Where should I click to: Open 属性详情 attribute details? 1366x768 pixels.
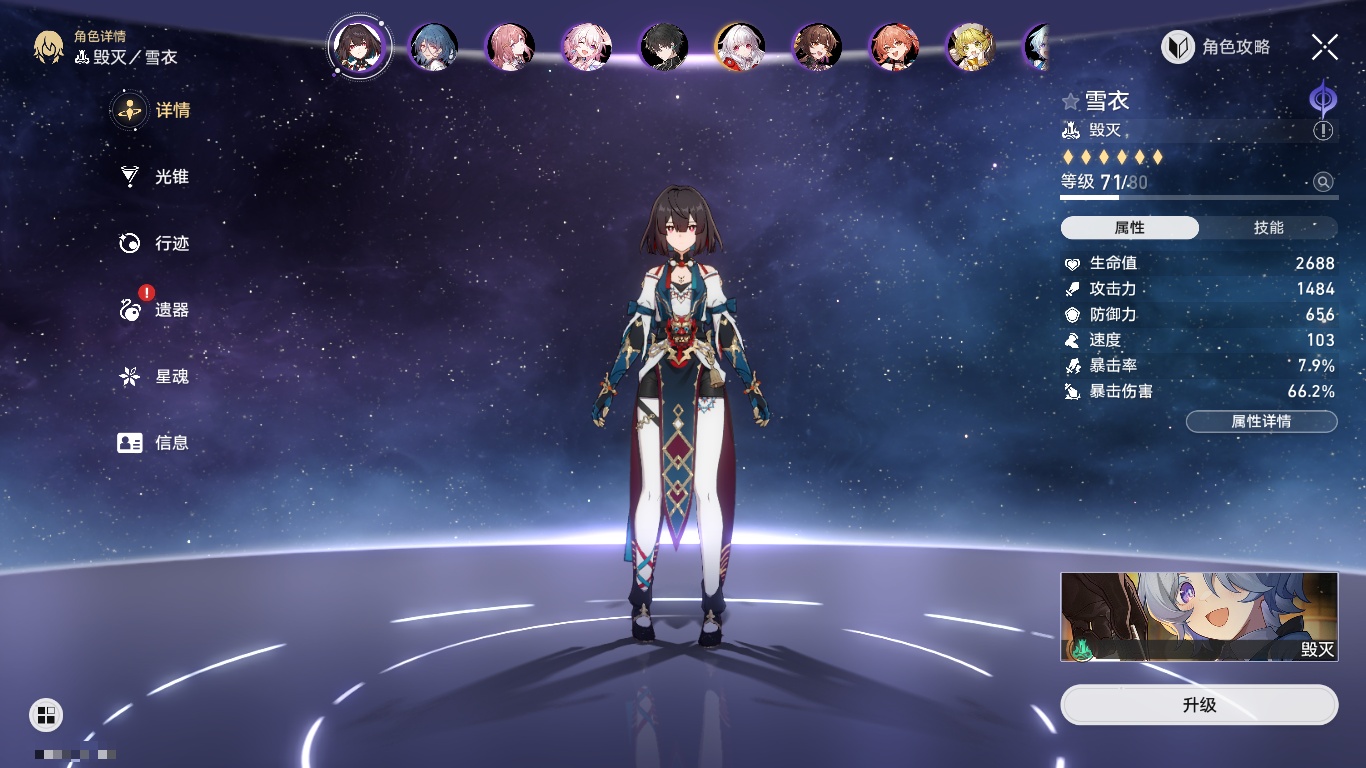1261,422
